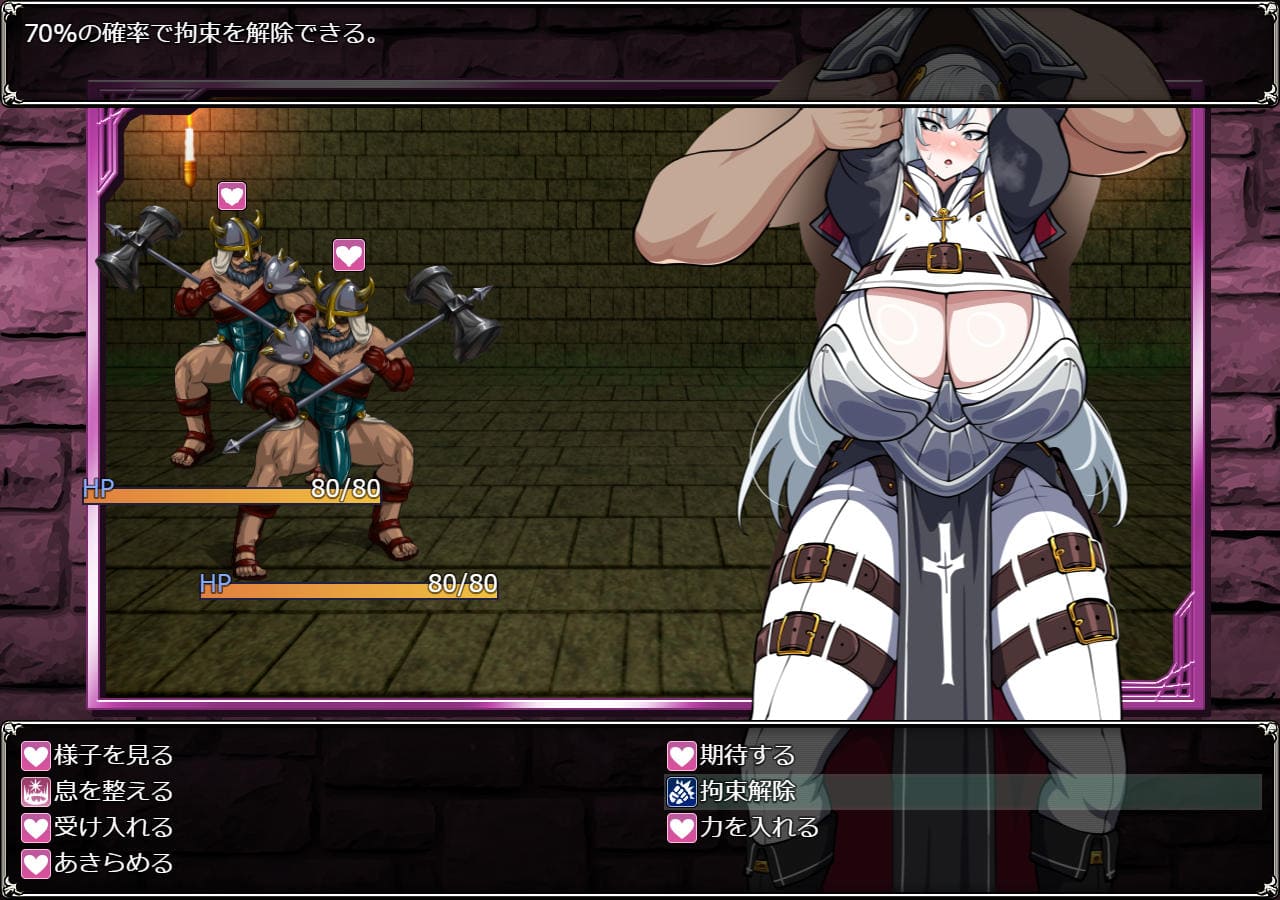Choose 息を整える from the battle menu
Image resolution: width=1280 pixels, height=900 pixels.
point(113,791)
